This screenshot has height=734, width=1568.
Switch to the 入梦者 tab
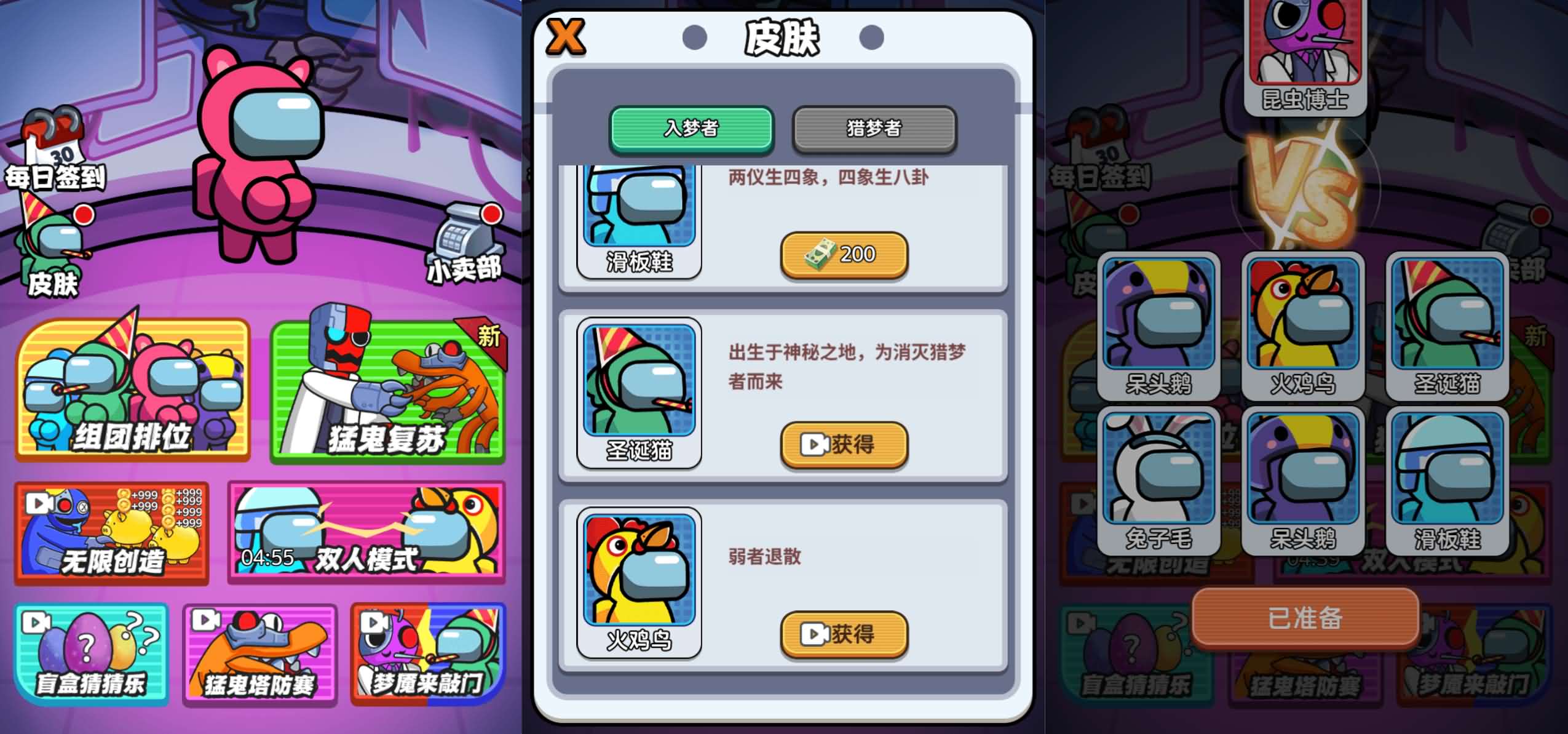(691, 129)
